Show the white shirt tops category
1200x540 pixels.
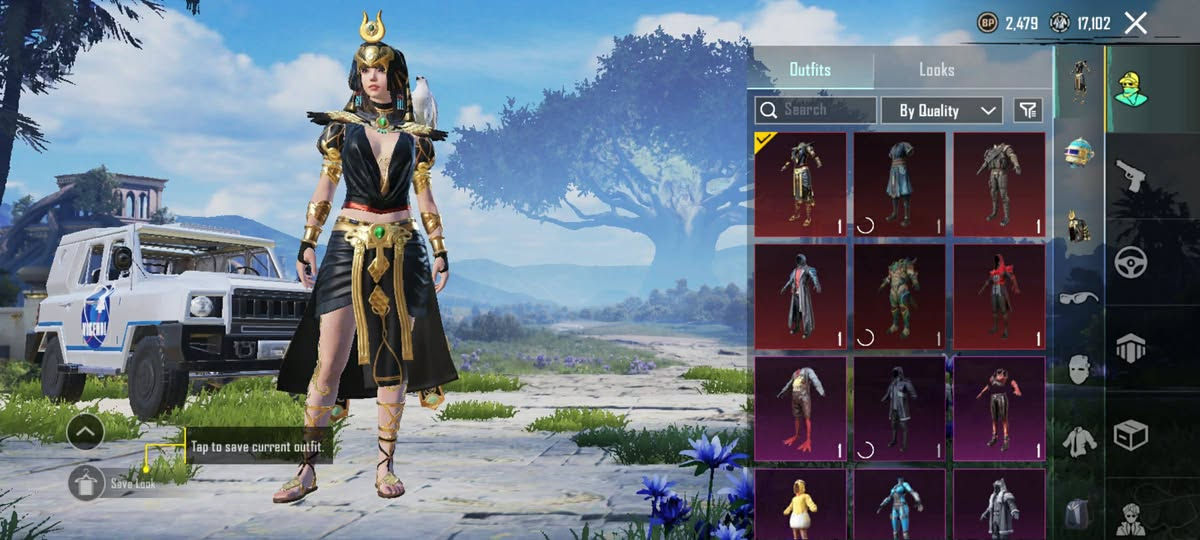tap(1079, 440)
